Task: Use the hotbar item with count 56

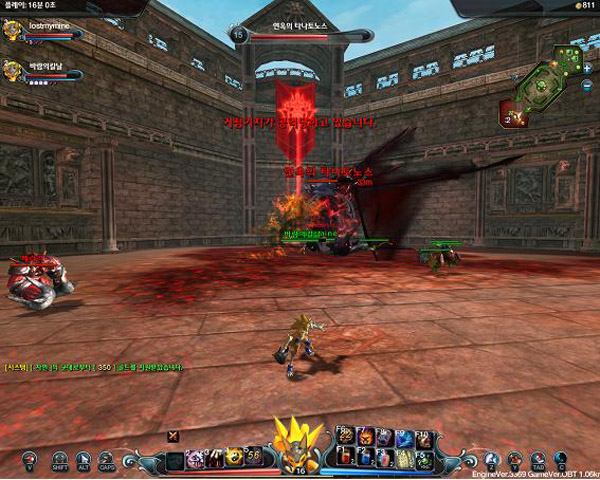Action: click(254, 457)
